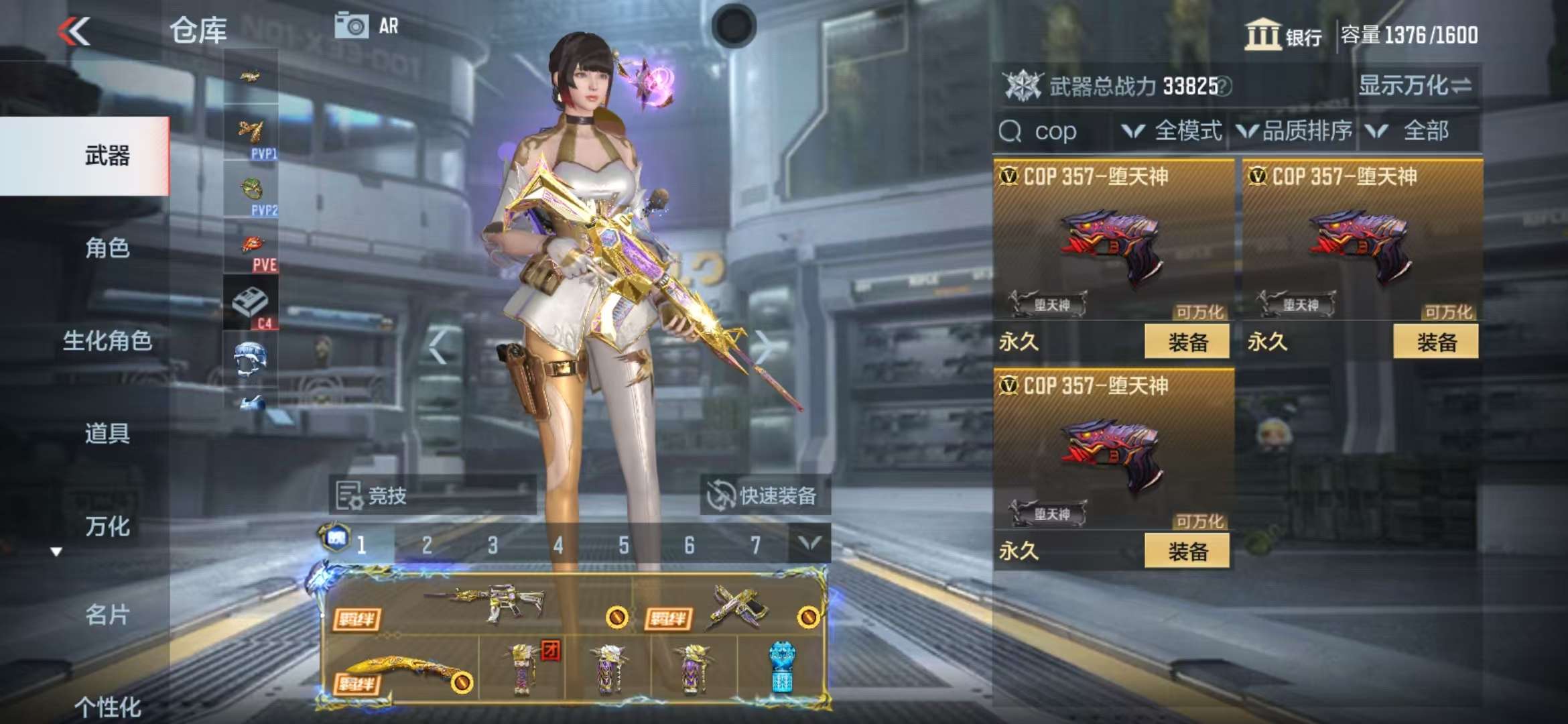
Task: Toggle 显示万化 display switch
Action: [1415, 86]
